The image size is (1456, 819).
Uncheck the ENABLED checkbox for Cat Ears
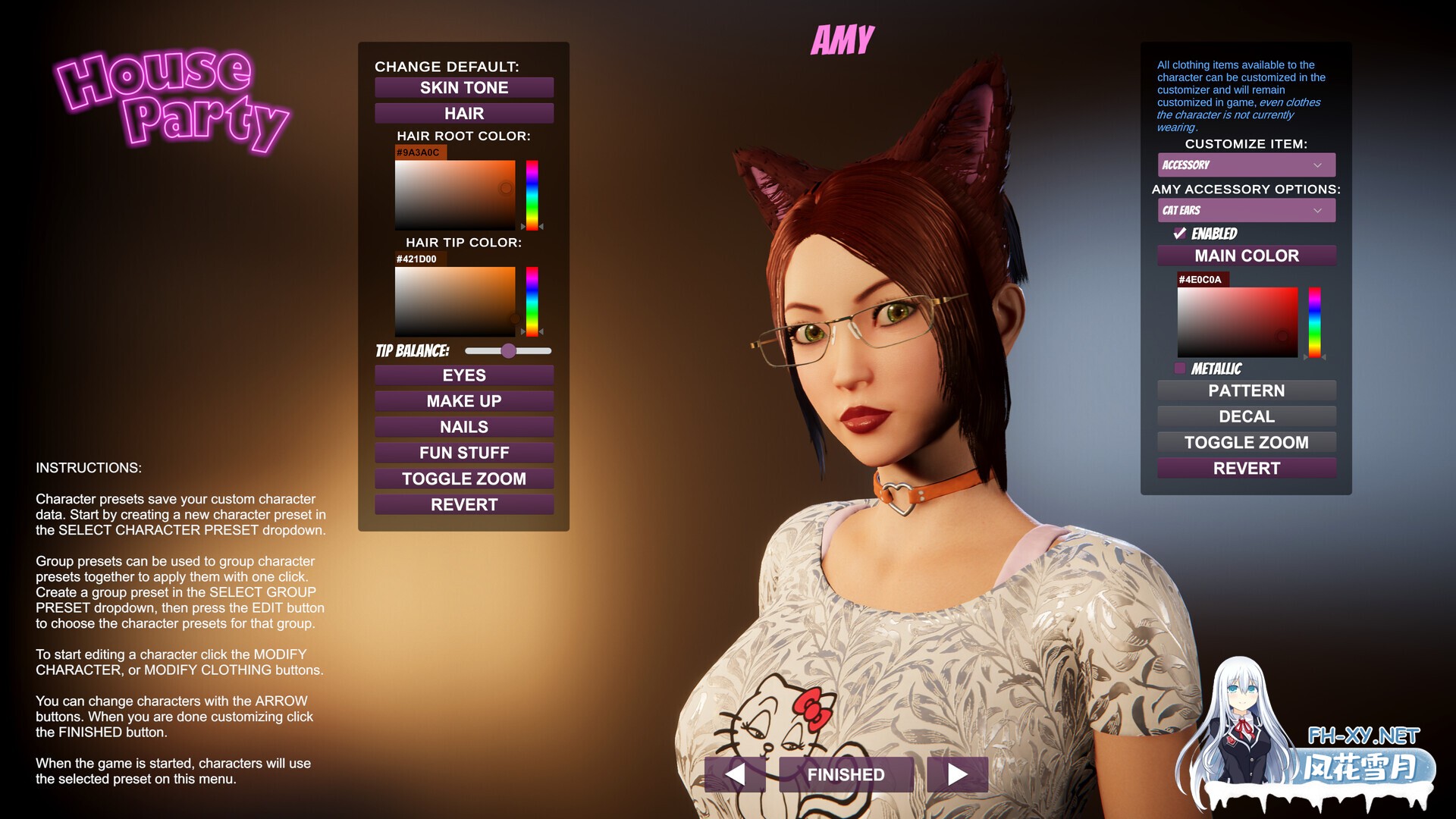(1180, 234)
